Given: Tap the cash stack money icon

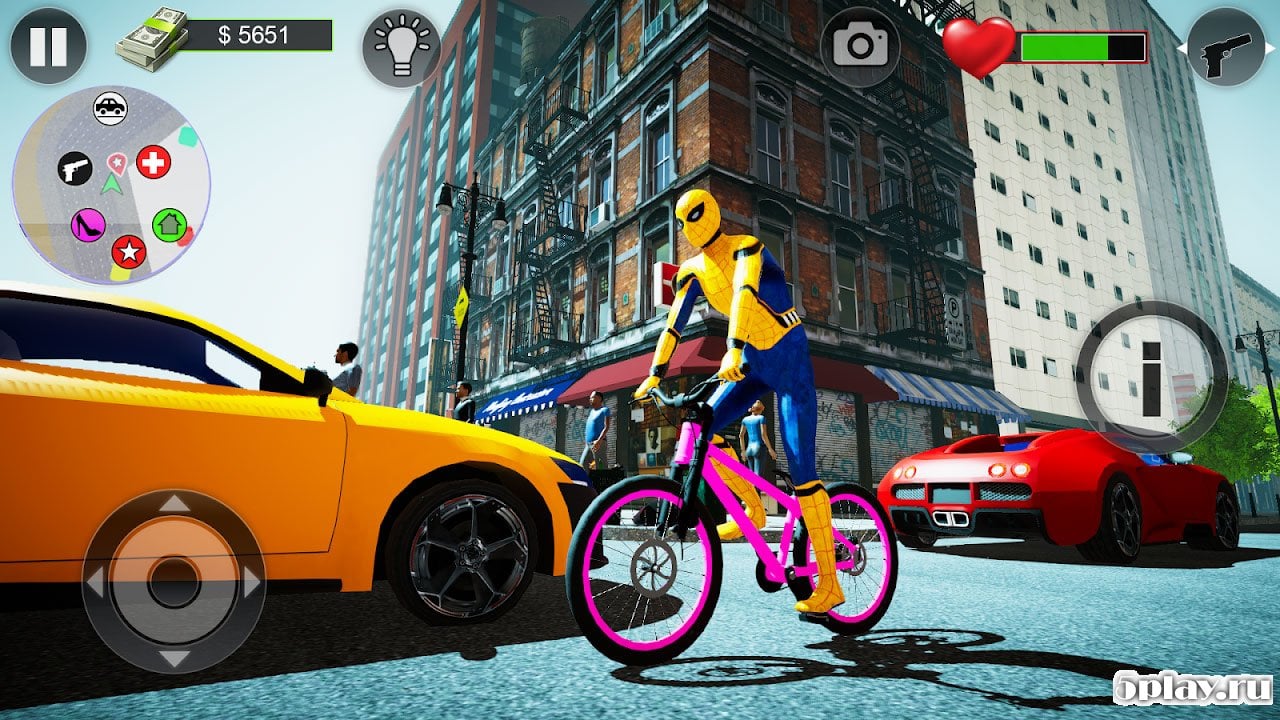Looking at the screenshot, I should tap(151, 39).
